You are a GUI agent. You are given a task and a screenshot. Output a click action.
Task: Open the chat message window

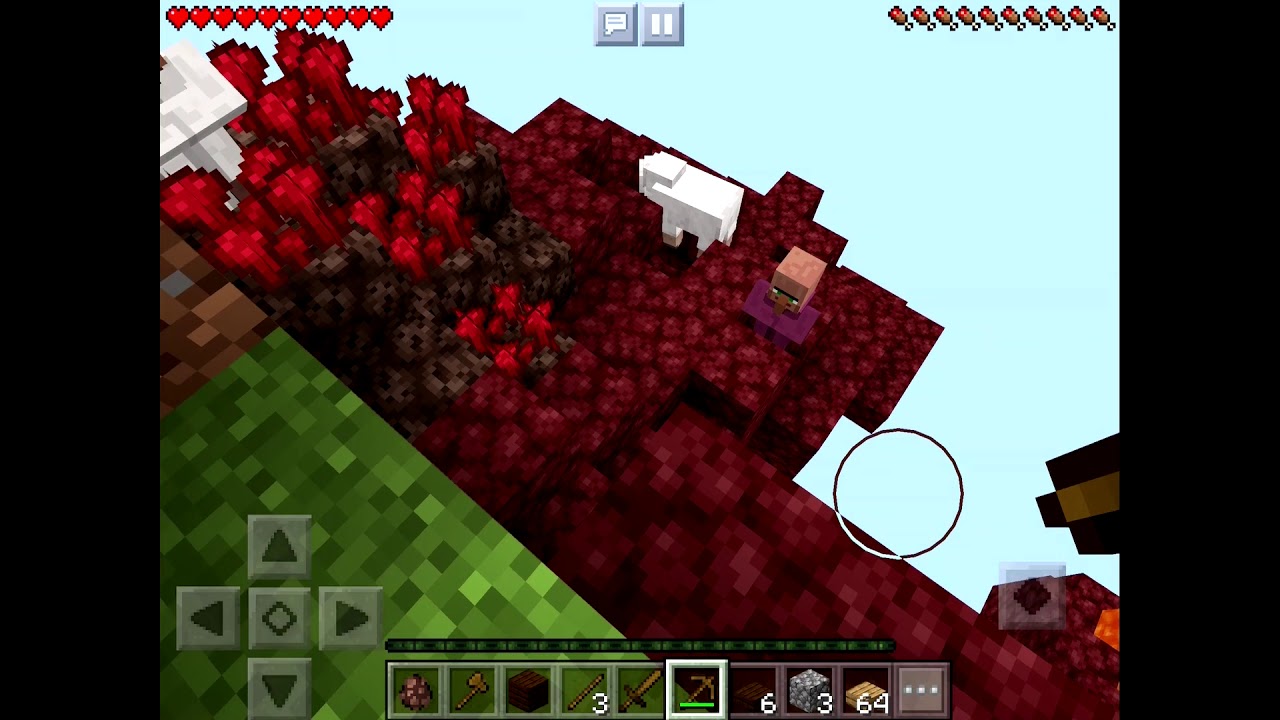(615, 26)
